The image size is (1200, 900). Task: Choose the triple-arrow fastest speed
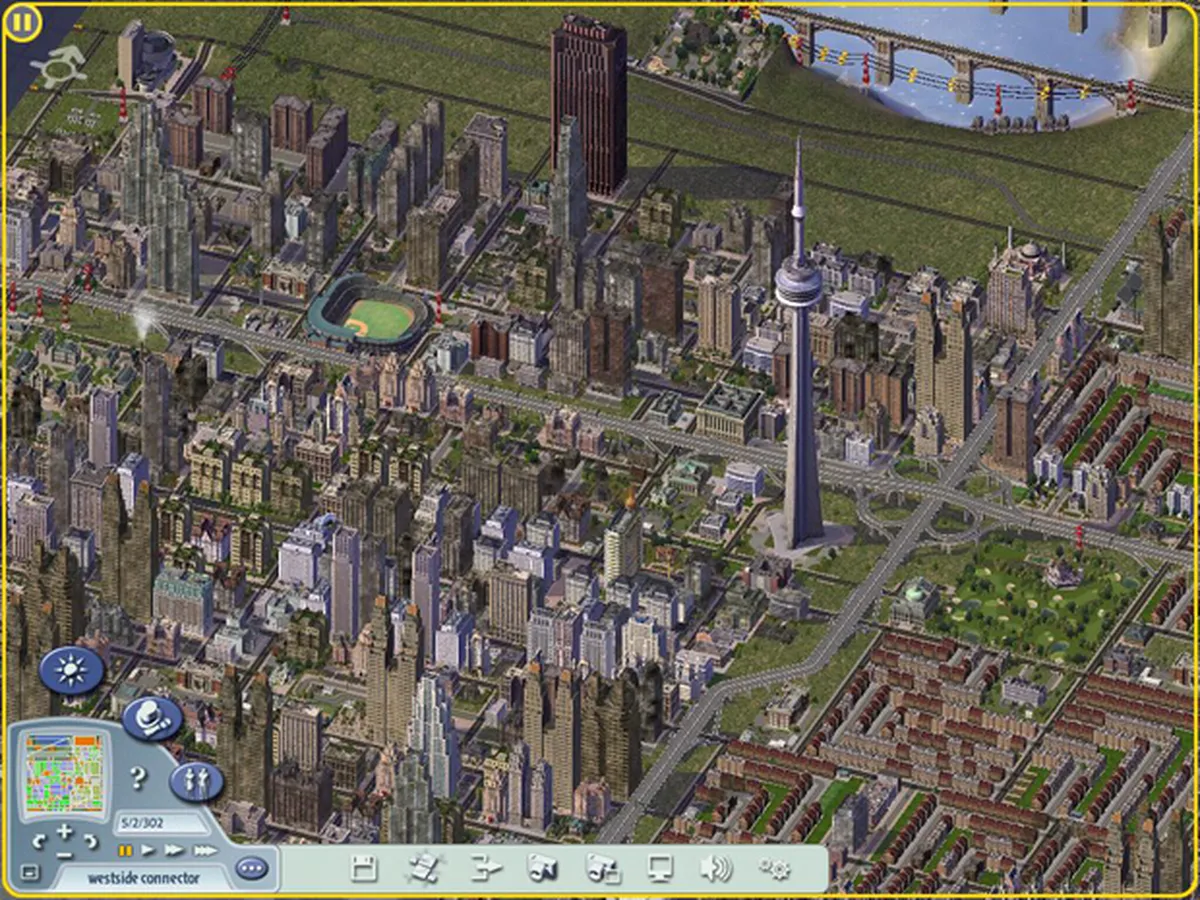coord(204,851)
